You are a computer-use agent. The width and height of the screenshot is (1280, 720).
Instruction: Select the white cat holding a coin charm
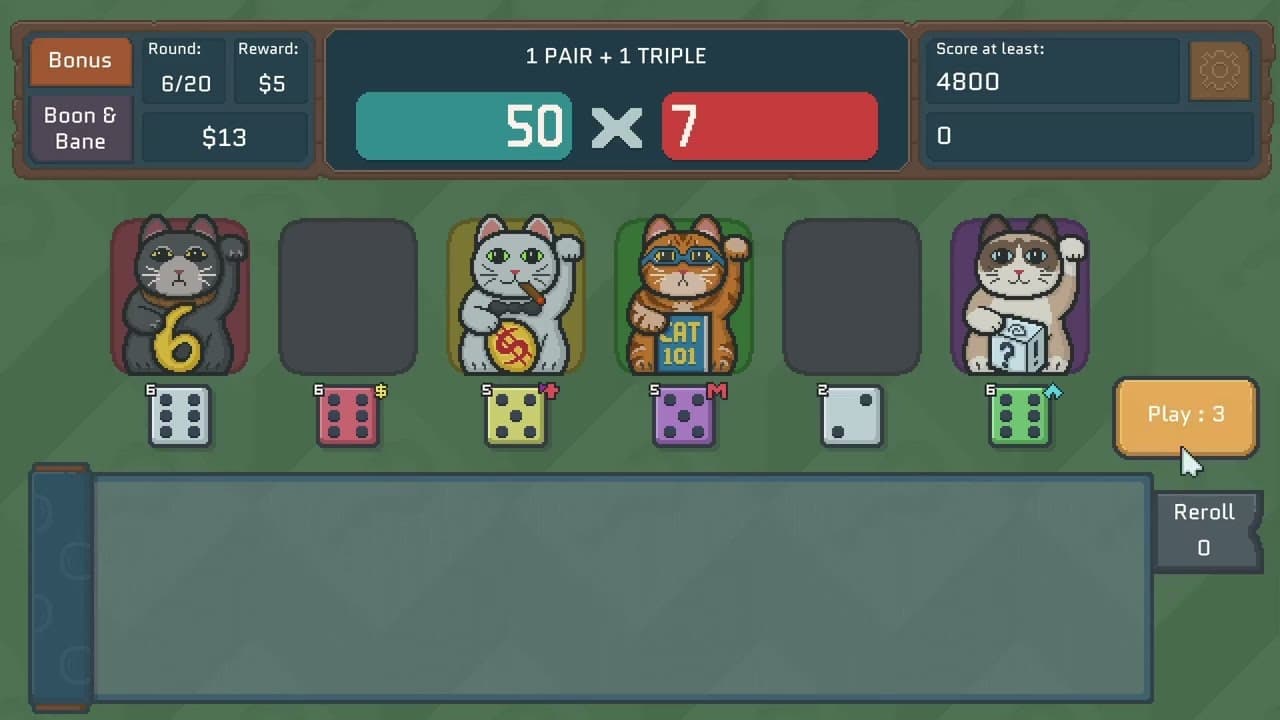tap(516, 295)
